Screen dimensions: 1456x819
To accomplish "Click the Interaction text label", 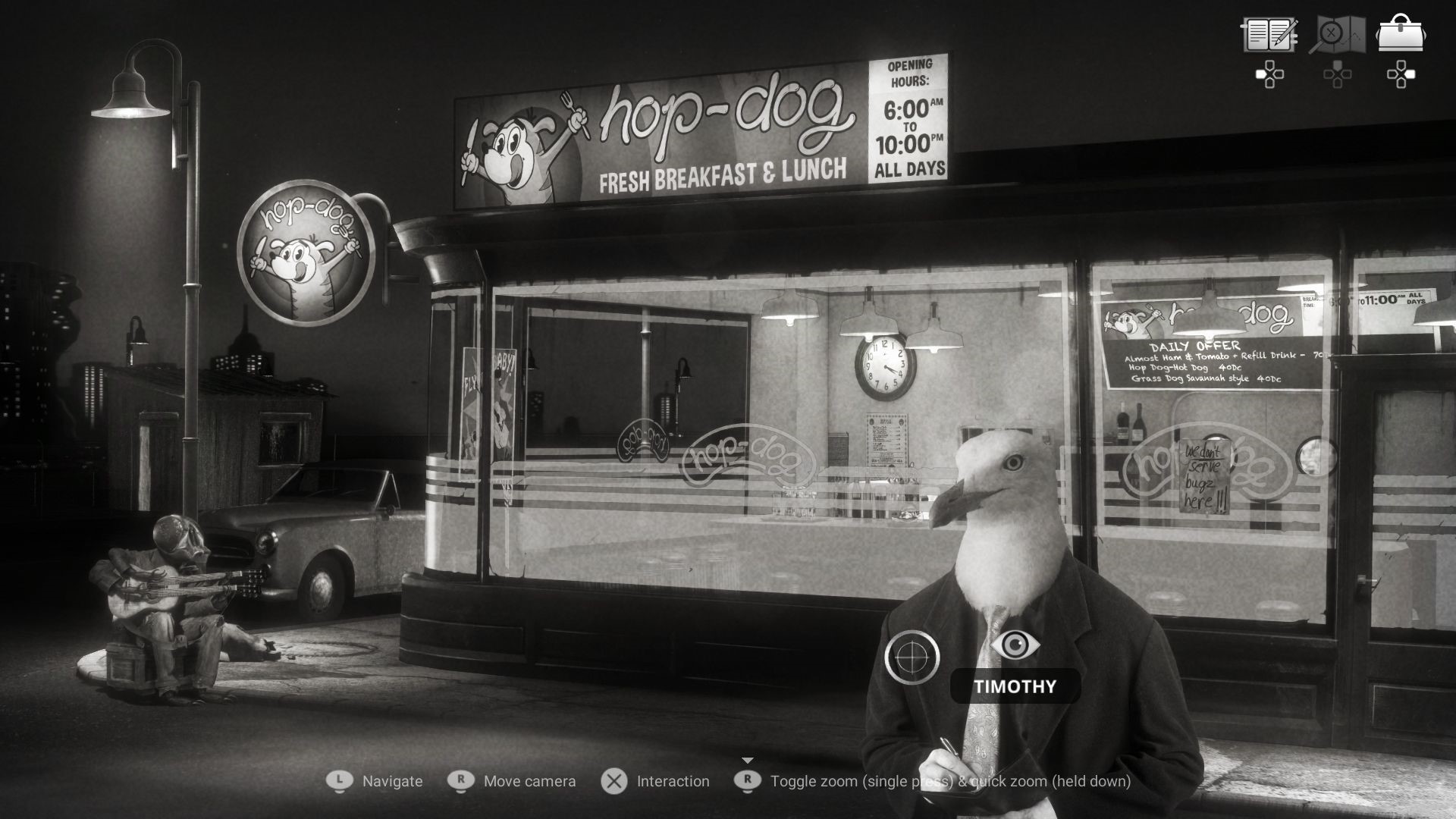I will click(x=673, y=781).
